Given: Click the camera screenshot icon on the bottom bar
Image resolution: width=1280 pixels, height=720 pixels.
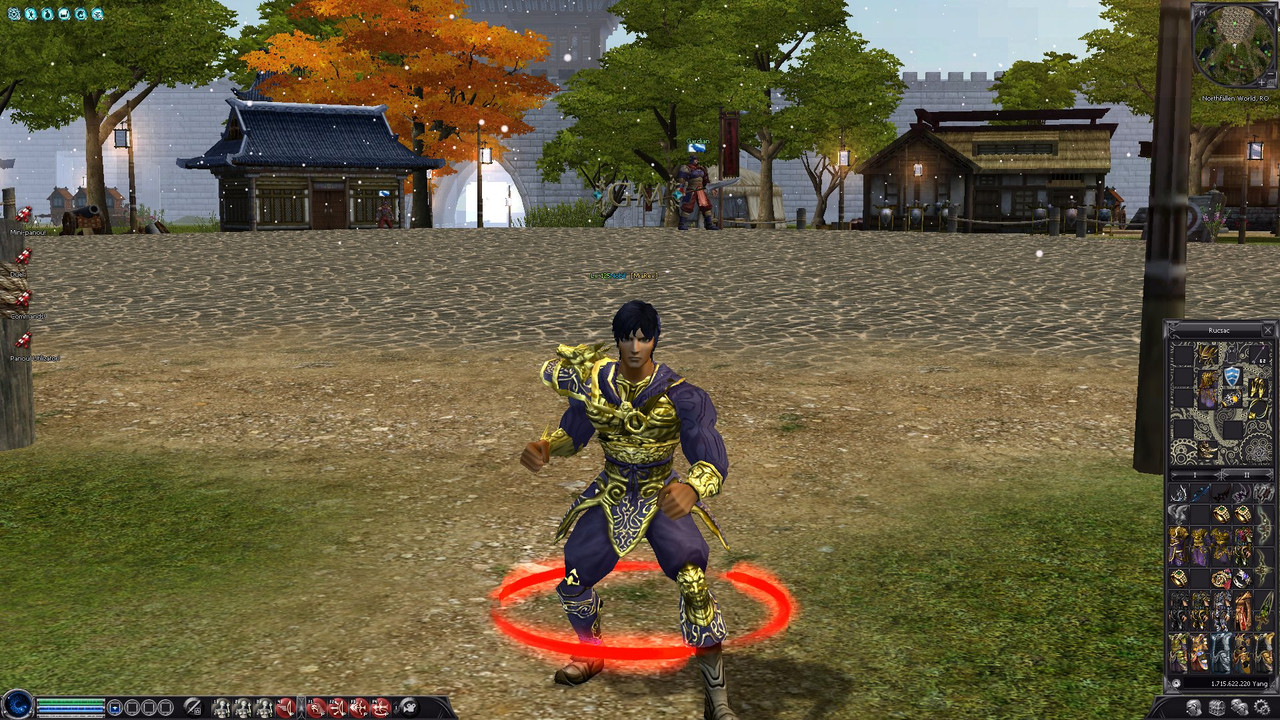Looking at the screenshot, I should tap(408, 707).
